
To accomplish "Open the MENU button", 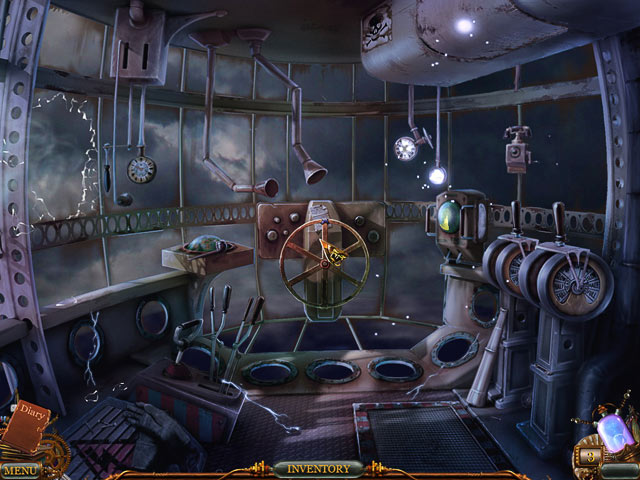I will 20,469.
